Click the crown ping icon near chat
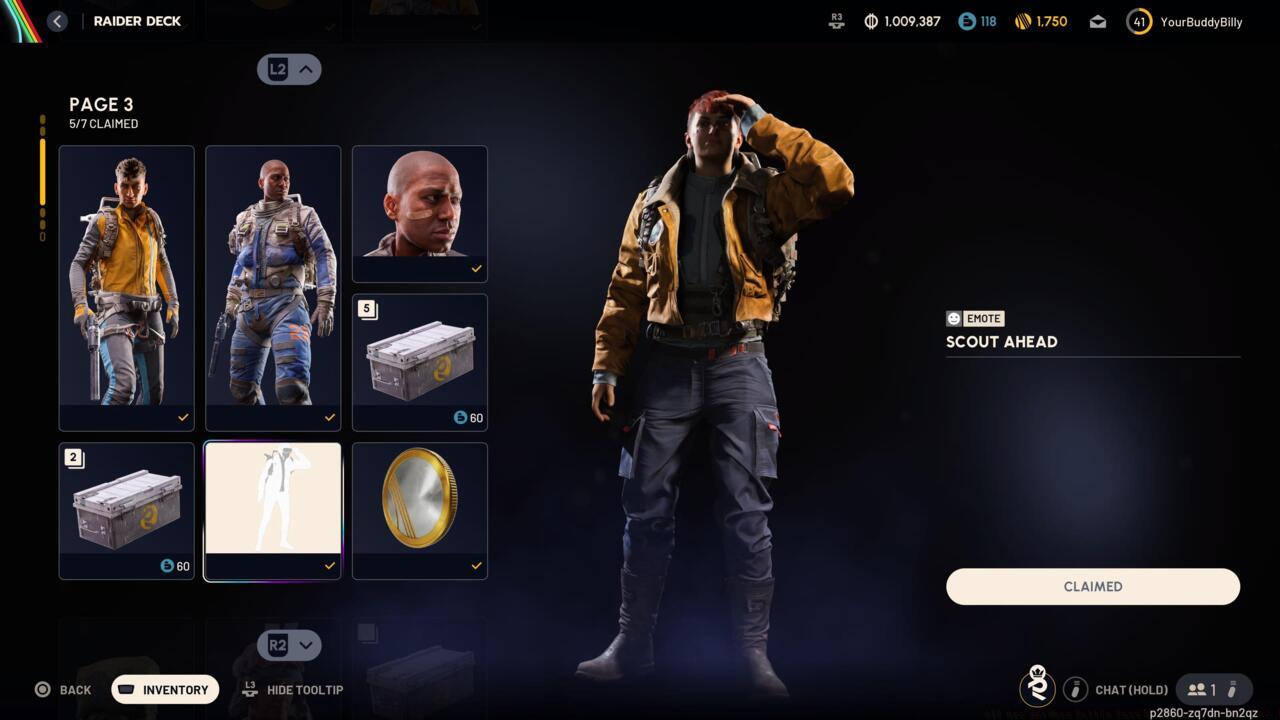The width and height of the screenshot is (1280, 720). [1038, 688]
